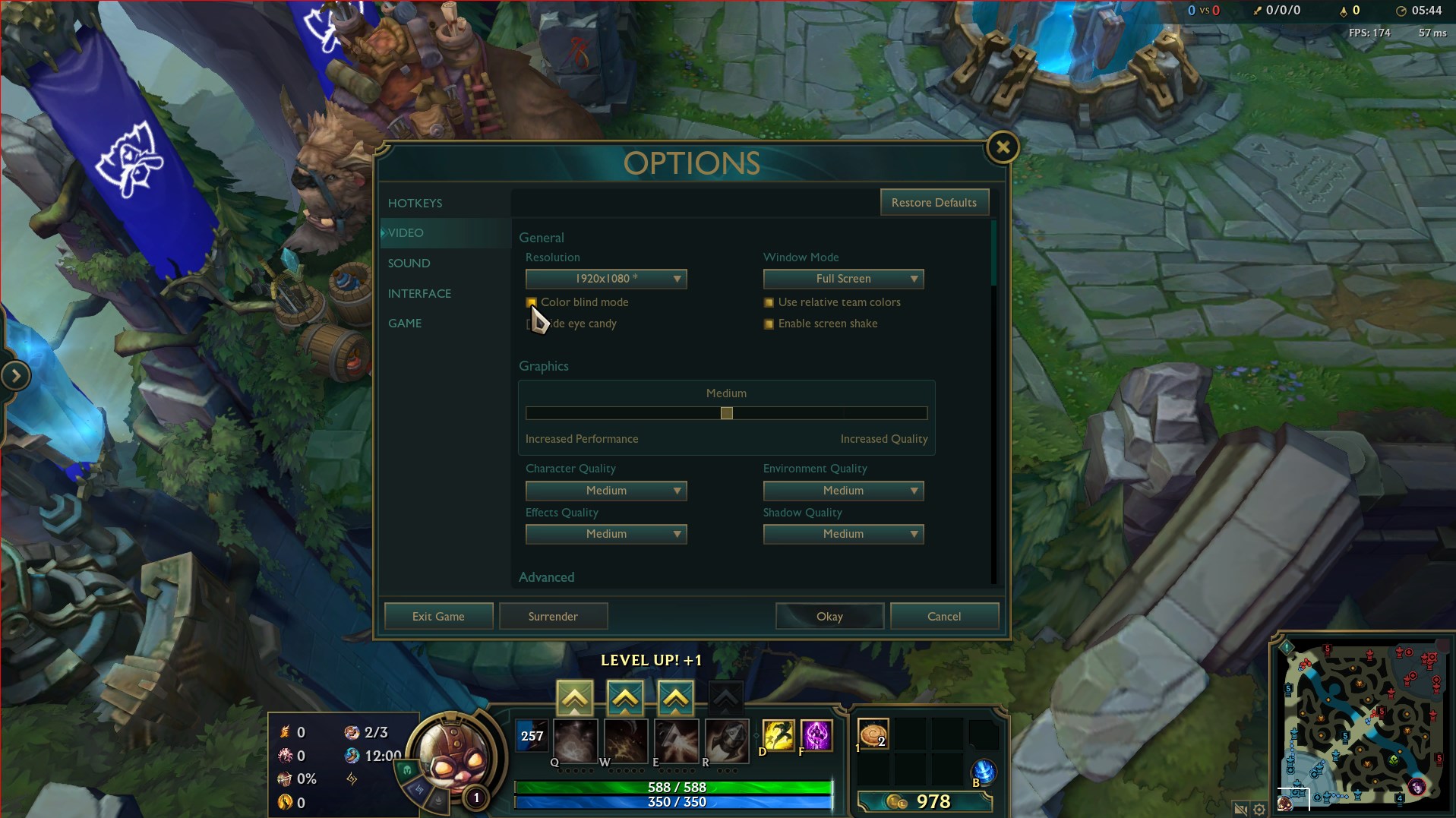Click the Restore Defaults button
Viewport: 1456px width, 818px height.
(934, 202)
